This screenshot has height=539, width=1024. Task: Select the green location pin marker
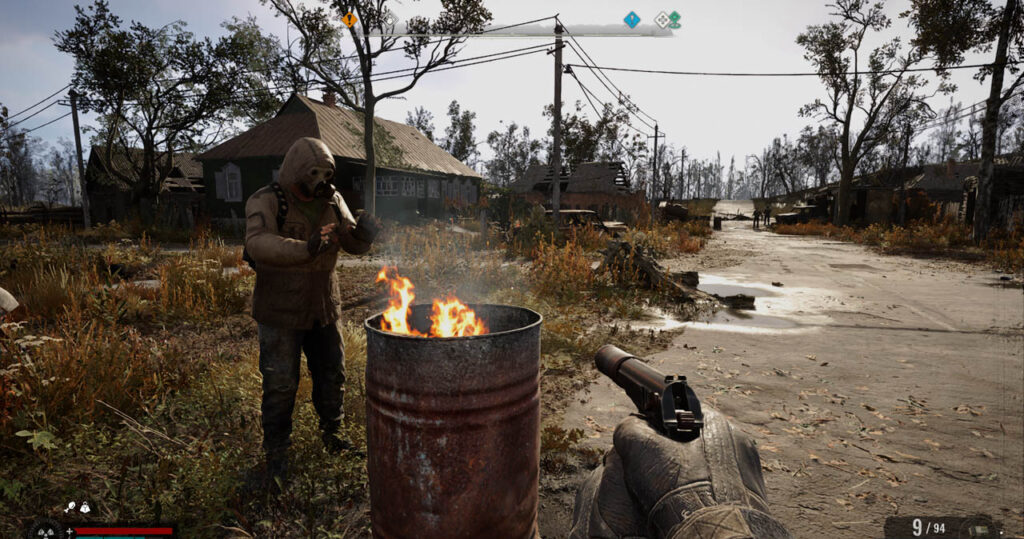click(675, 19)
